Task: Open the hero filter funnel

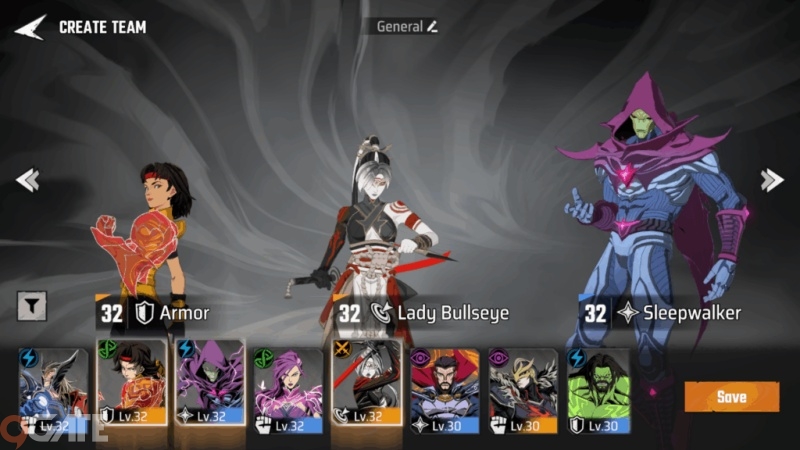Action: [x=32, y=307]
